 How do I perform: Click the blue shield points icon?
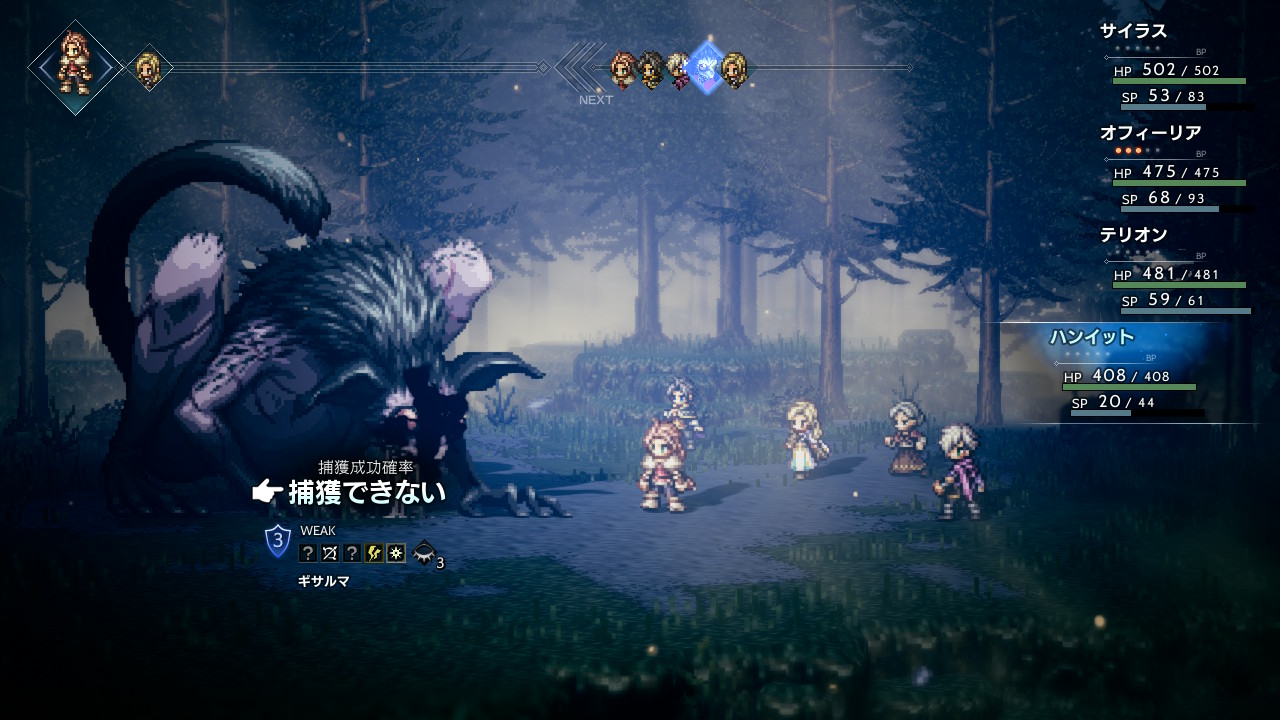(278, 541)
